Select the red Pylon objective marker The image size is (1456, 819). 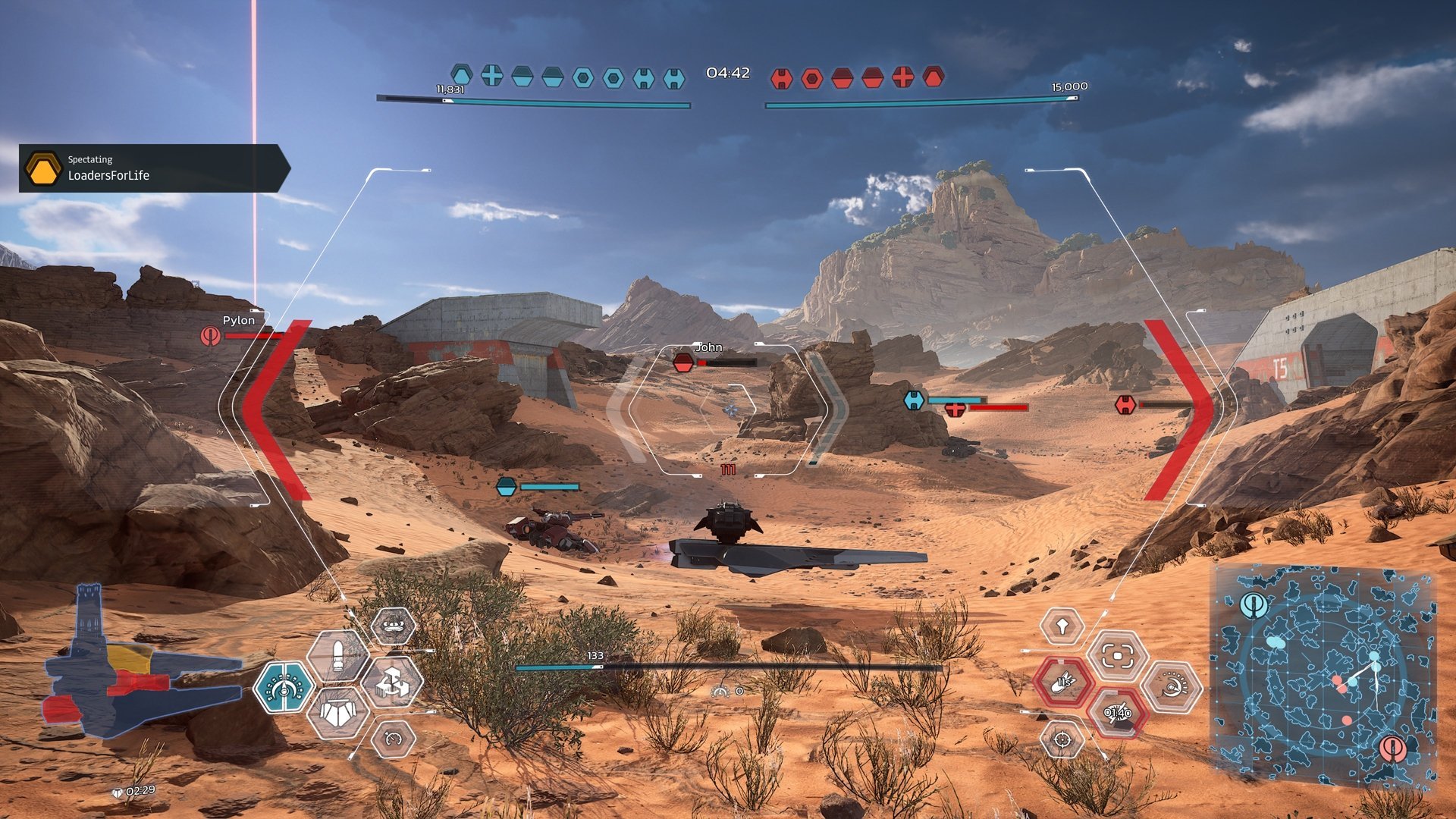[211, 335]
